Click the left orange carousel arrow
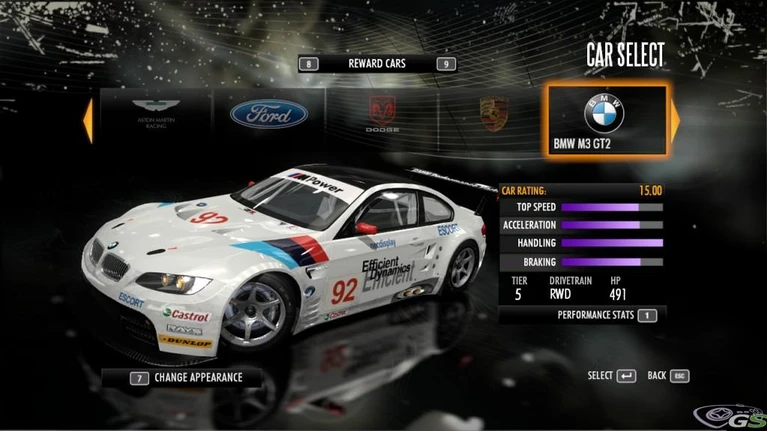Screen dimensions: 767x431 click(87, 120)
